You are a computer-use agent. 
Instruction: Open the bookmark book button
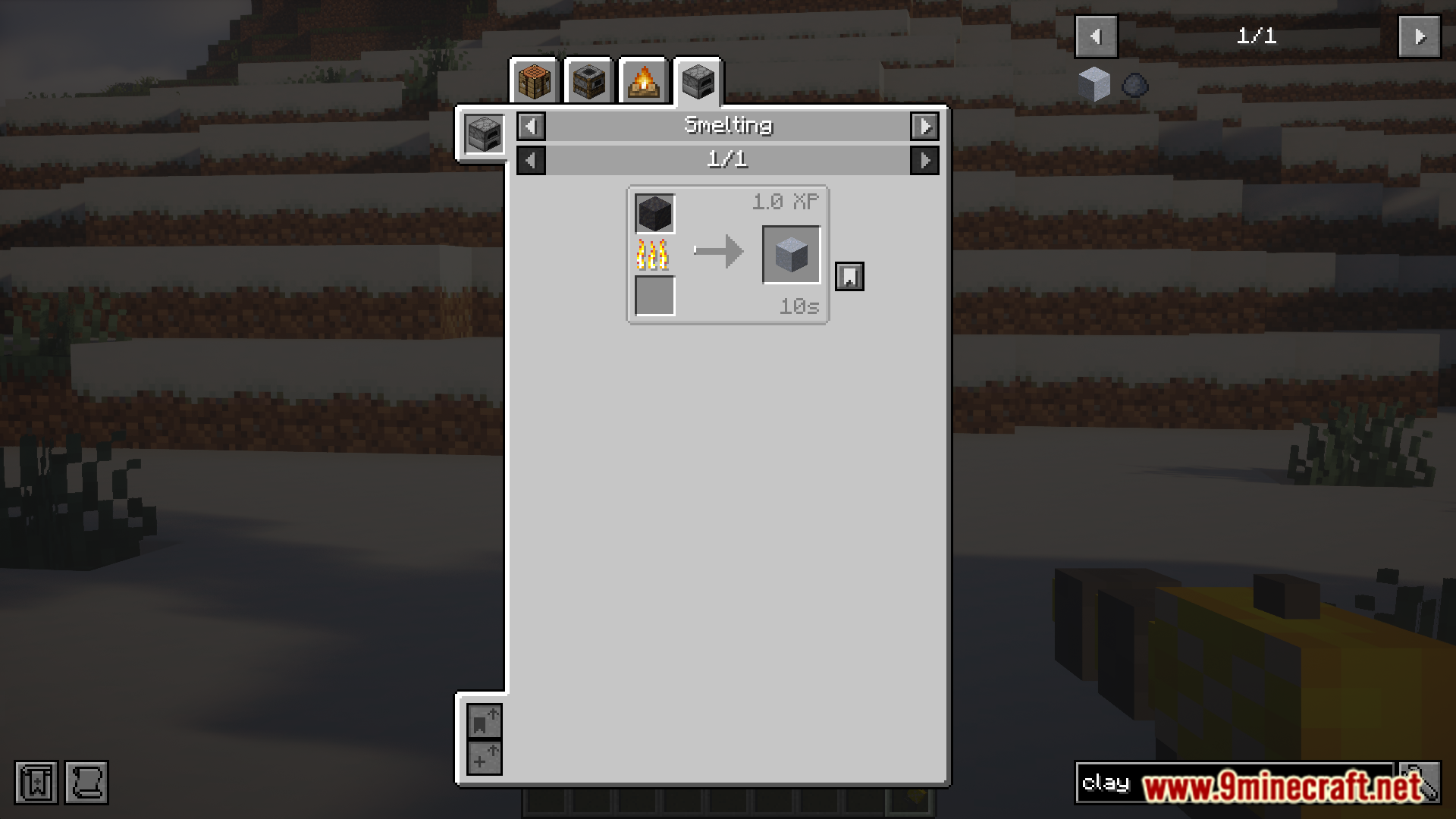coord(36,783)
